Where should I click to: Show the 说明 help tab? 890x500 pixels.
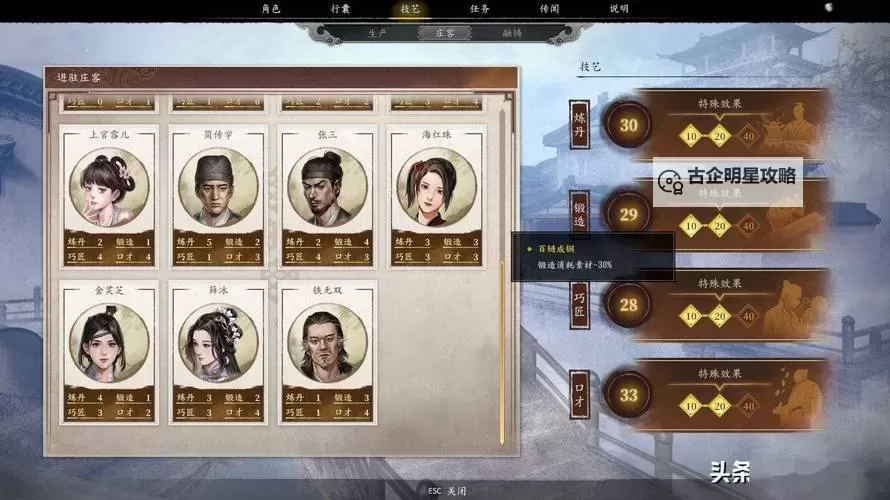619,9
